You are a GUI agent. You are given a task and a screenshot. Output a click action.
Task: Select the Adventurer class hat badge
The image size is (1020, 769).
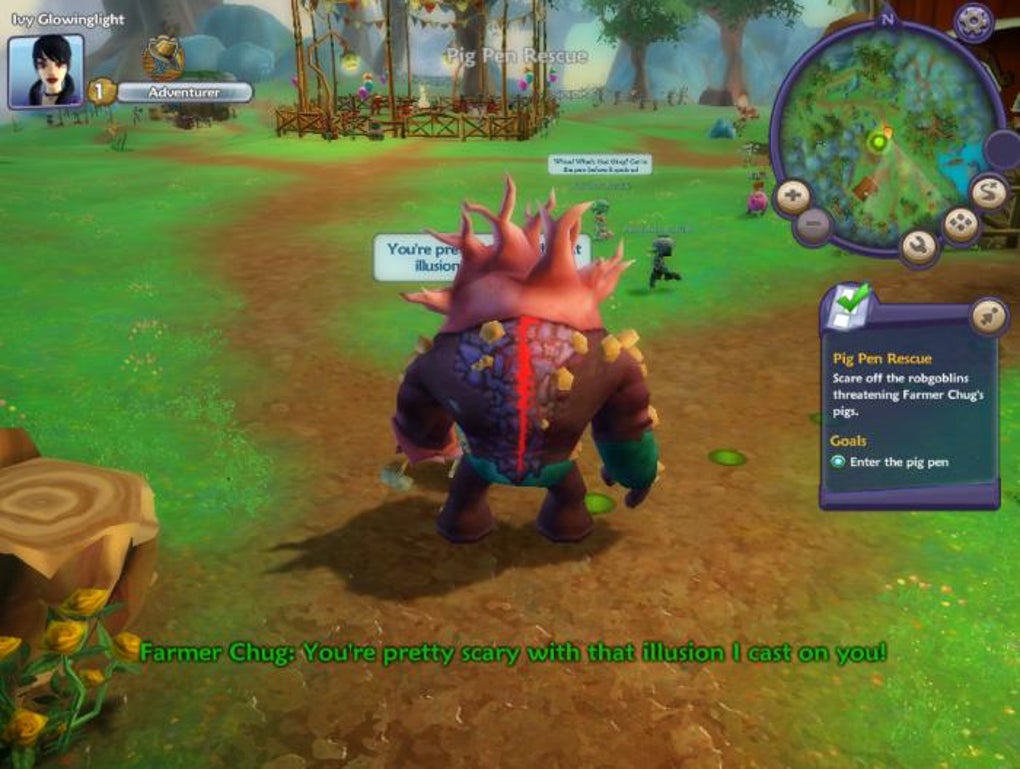tap(162, 57)
